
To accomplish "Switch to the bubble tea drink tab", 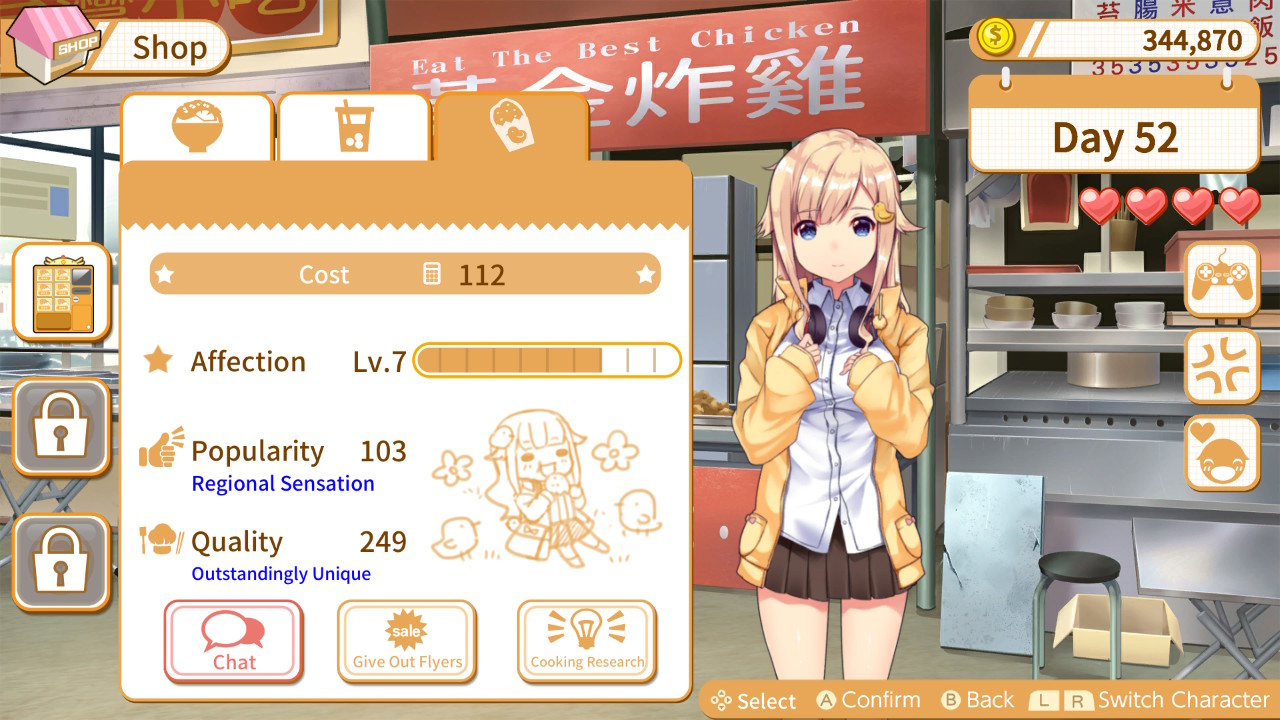I will click(354, 127).
